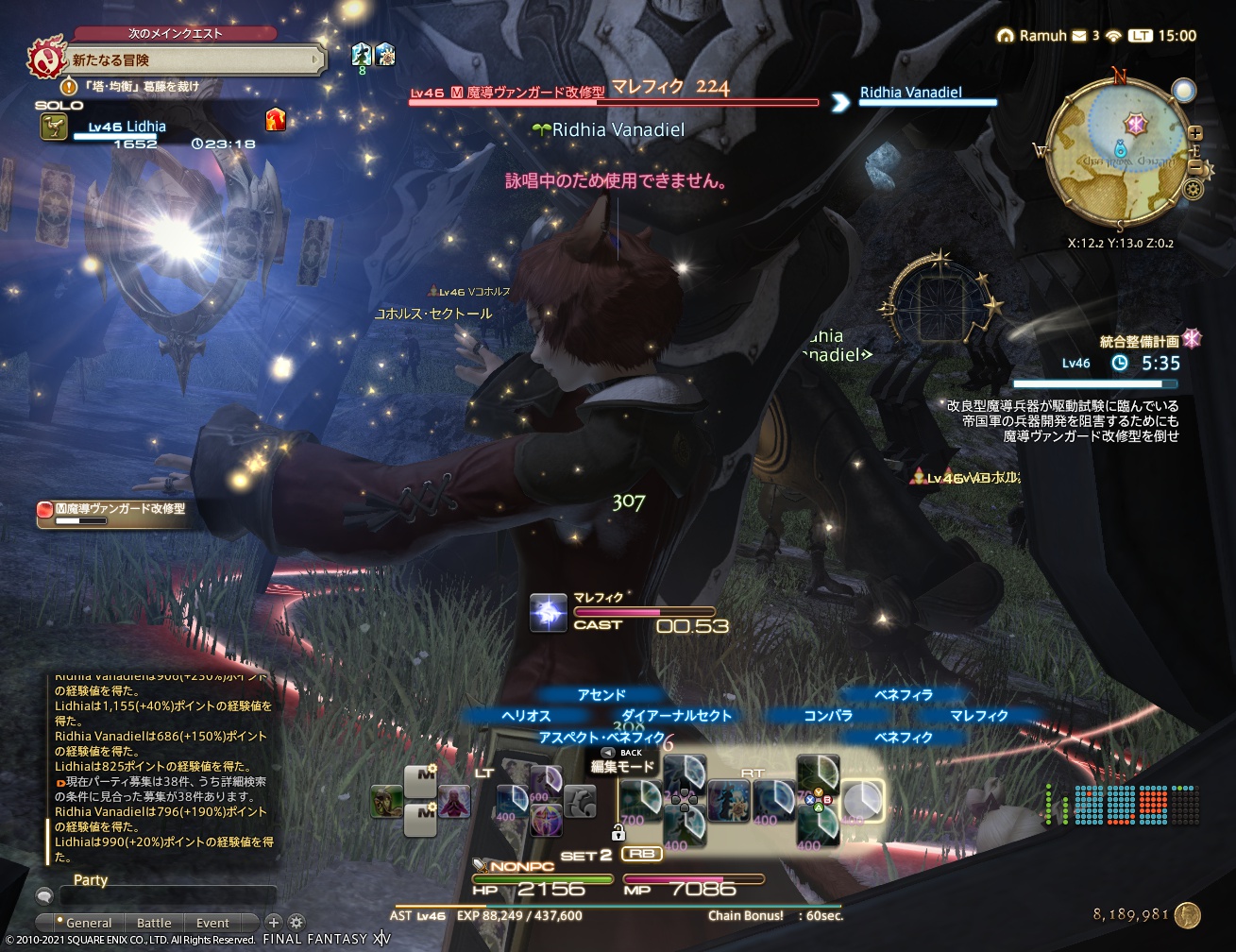
Task: Switch to the Event chat tab
Action: tap(212, 923)
